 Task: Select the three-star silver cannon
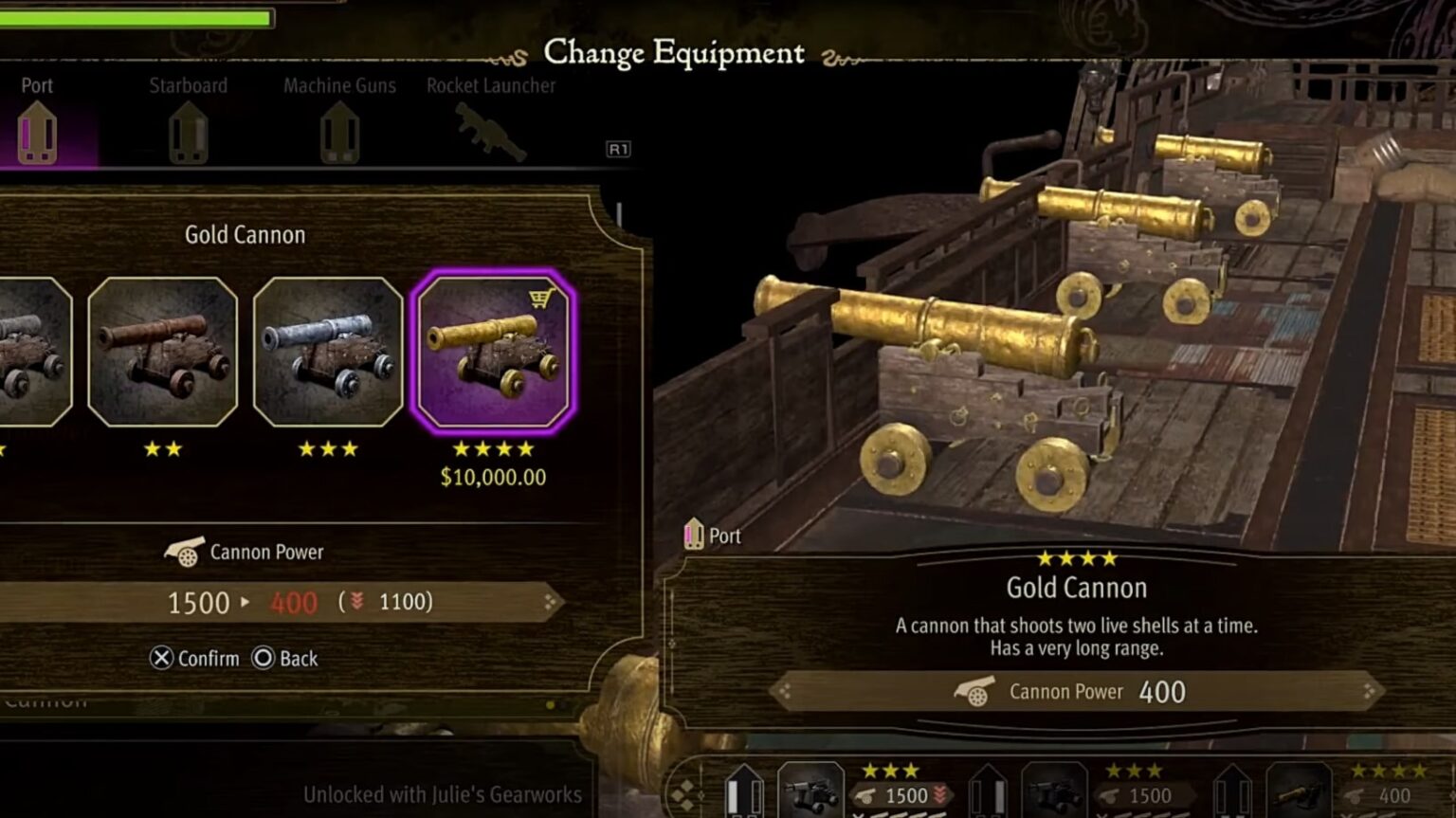coord(328,355)
